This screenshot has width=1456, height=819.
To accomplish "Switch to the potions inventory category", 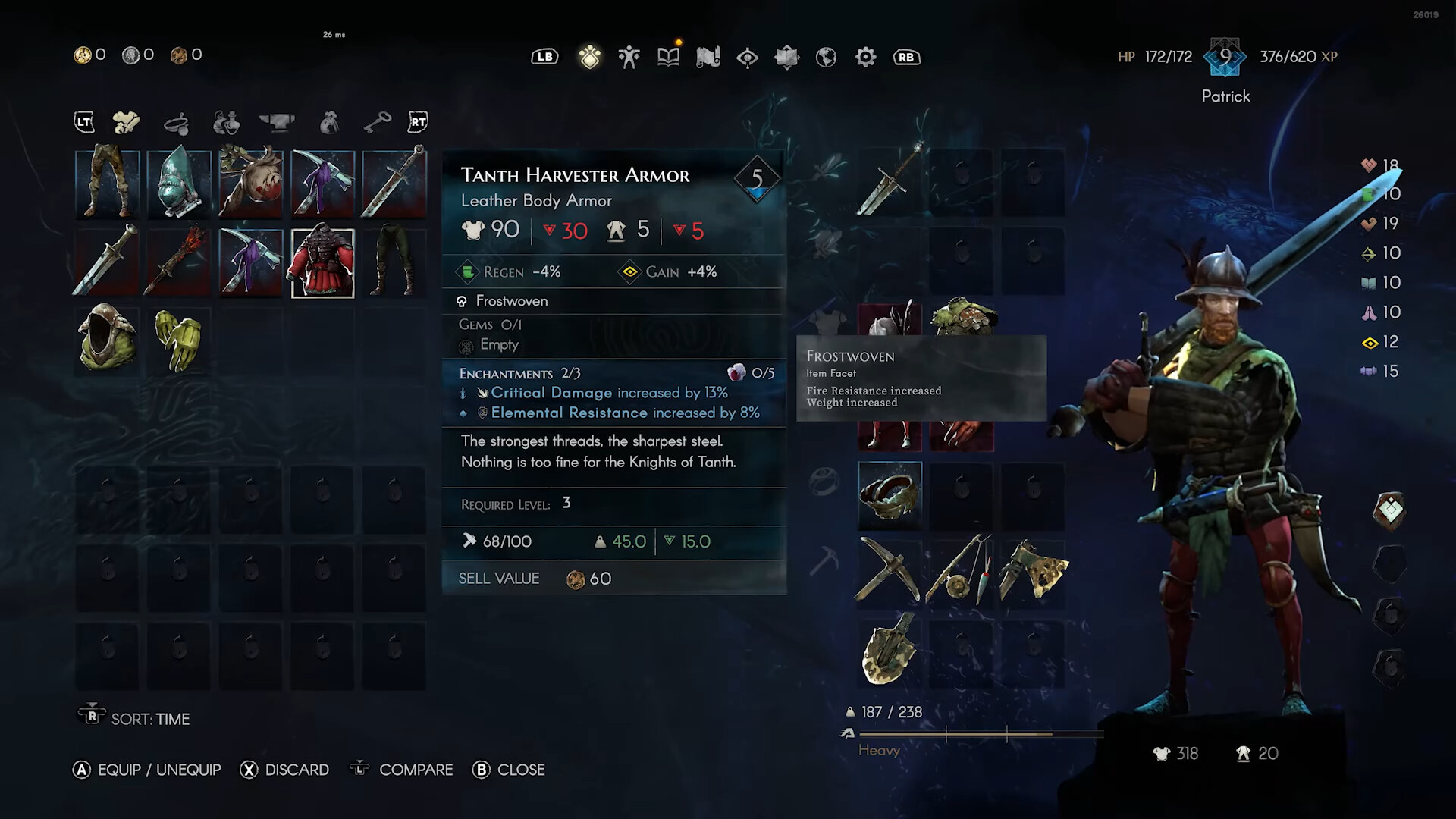I will 226,122.
